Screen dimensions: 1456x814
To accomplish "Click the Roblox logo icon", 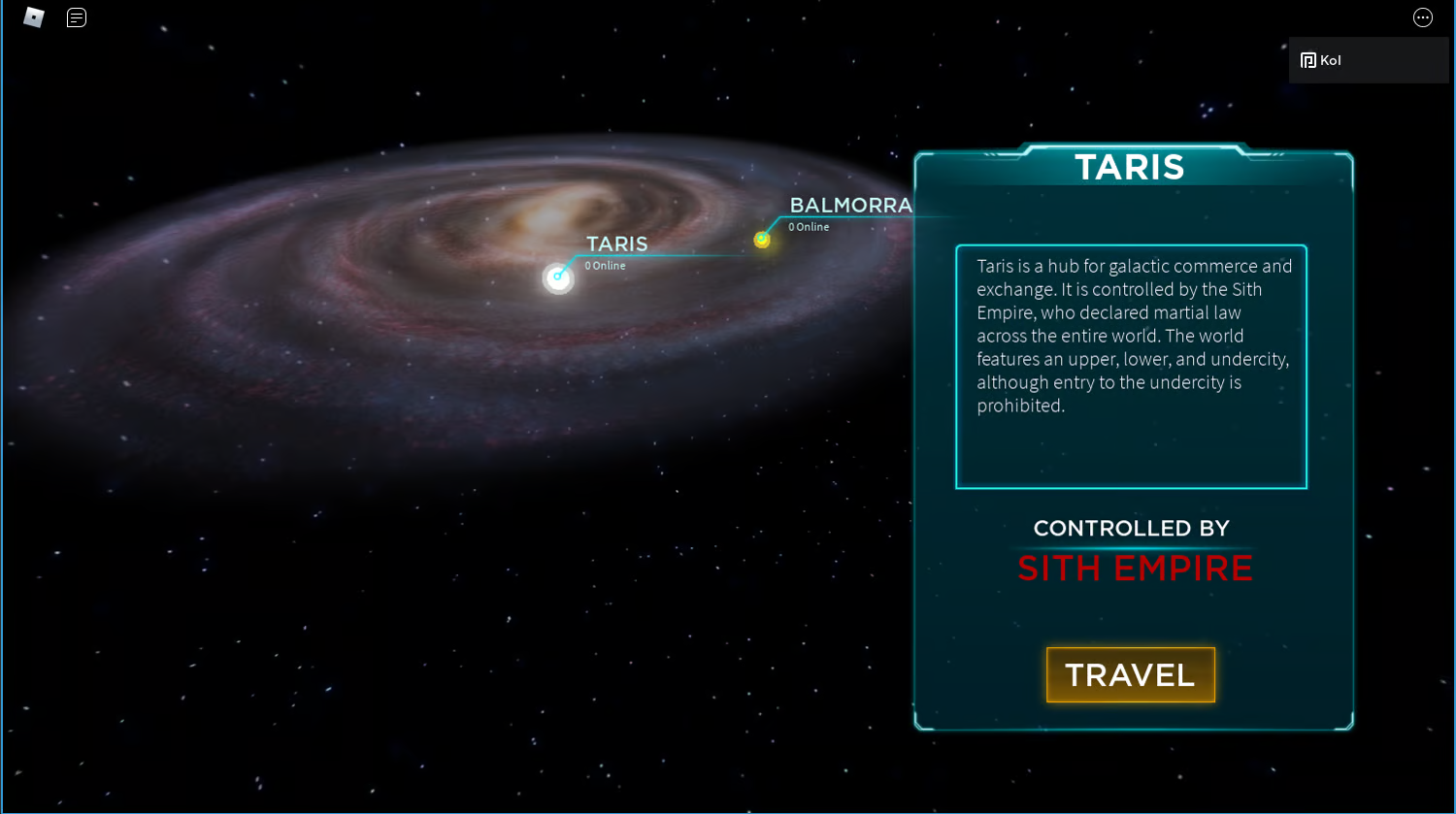I will pos(33,16).
